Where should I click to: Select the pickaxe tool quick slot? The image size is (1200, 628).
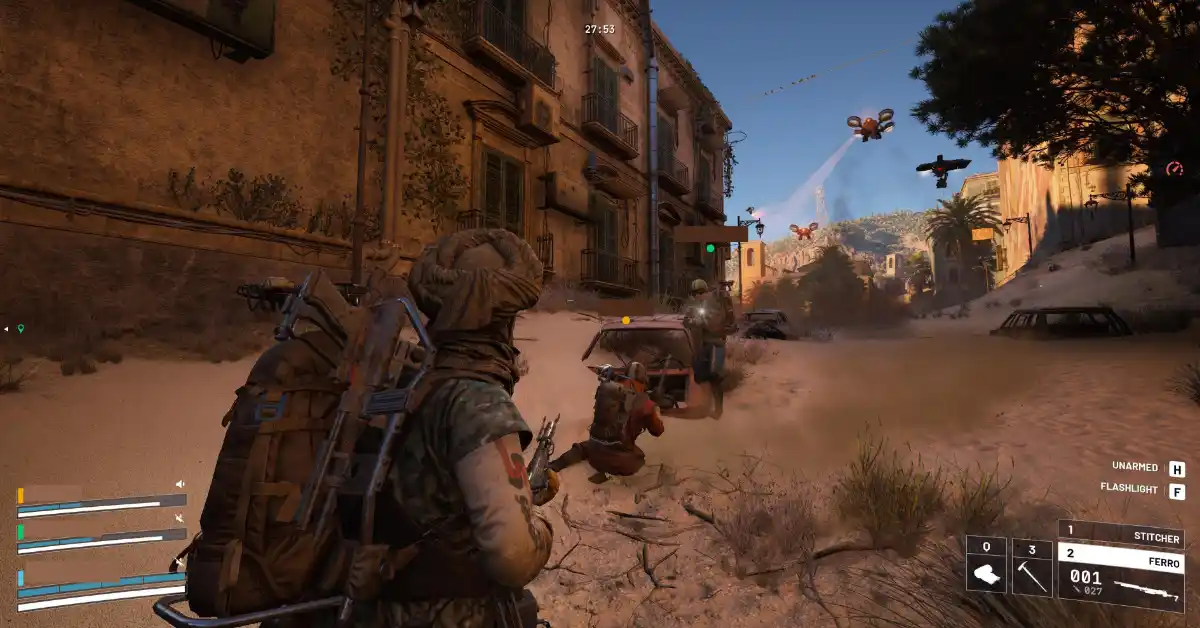1032,566
